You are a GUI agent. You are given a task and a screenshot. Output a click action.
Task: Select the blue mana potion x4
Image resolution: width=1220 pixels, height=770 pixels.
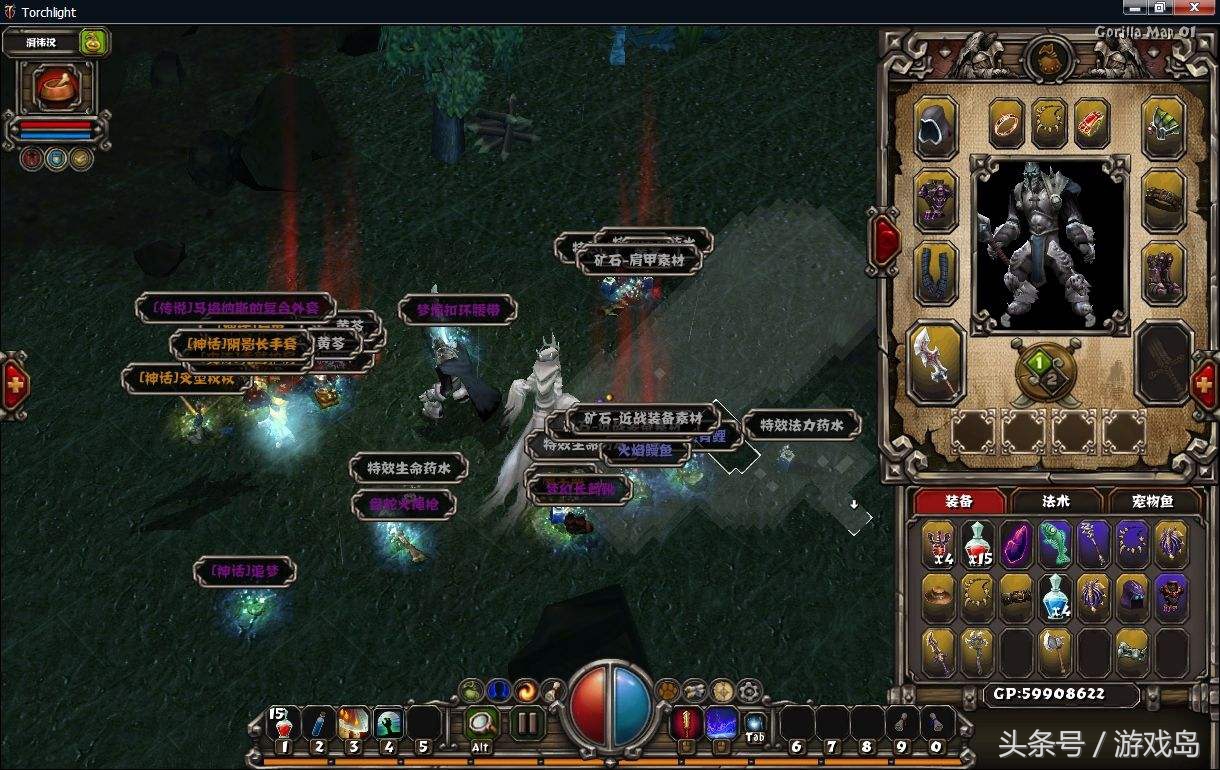coord(1055,598)
